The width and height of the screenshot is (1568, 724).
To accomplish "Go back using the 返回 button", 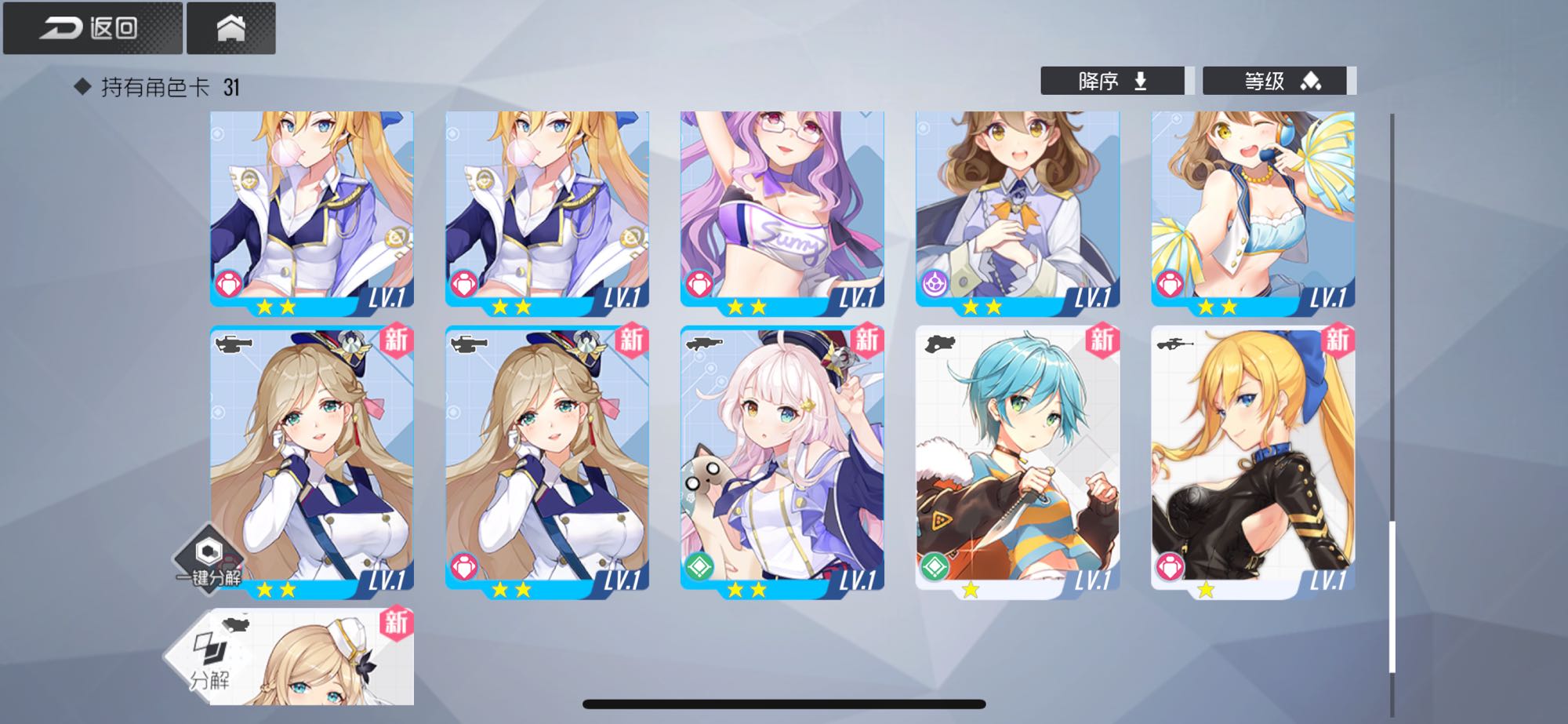I will tap(93, 28).
